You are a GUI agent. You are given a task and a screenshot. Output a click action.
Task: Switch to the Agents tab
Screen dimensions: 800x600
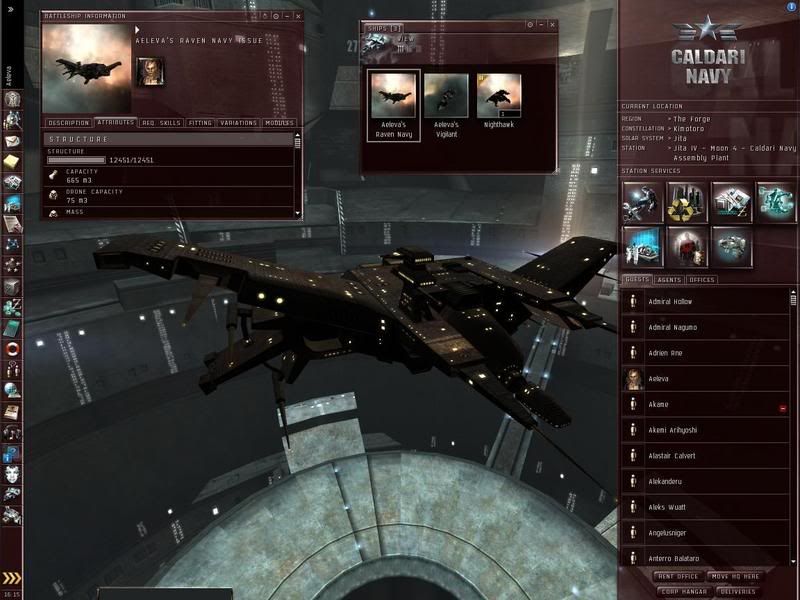click(x=669, y=280)
